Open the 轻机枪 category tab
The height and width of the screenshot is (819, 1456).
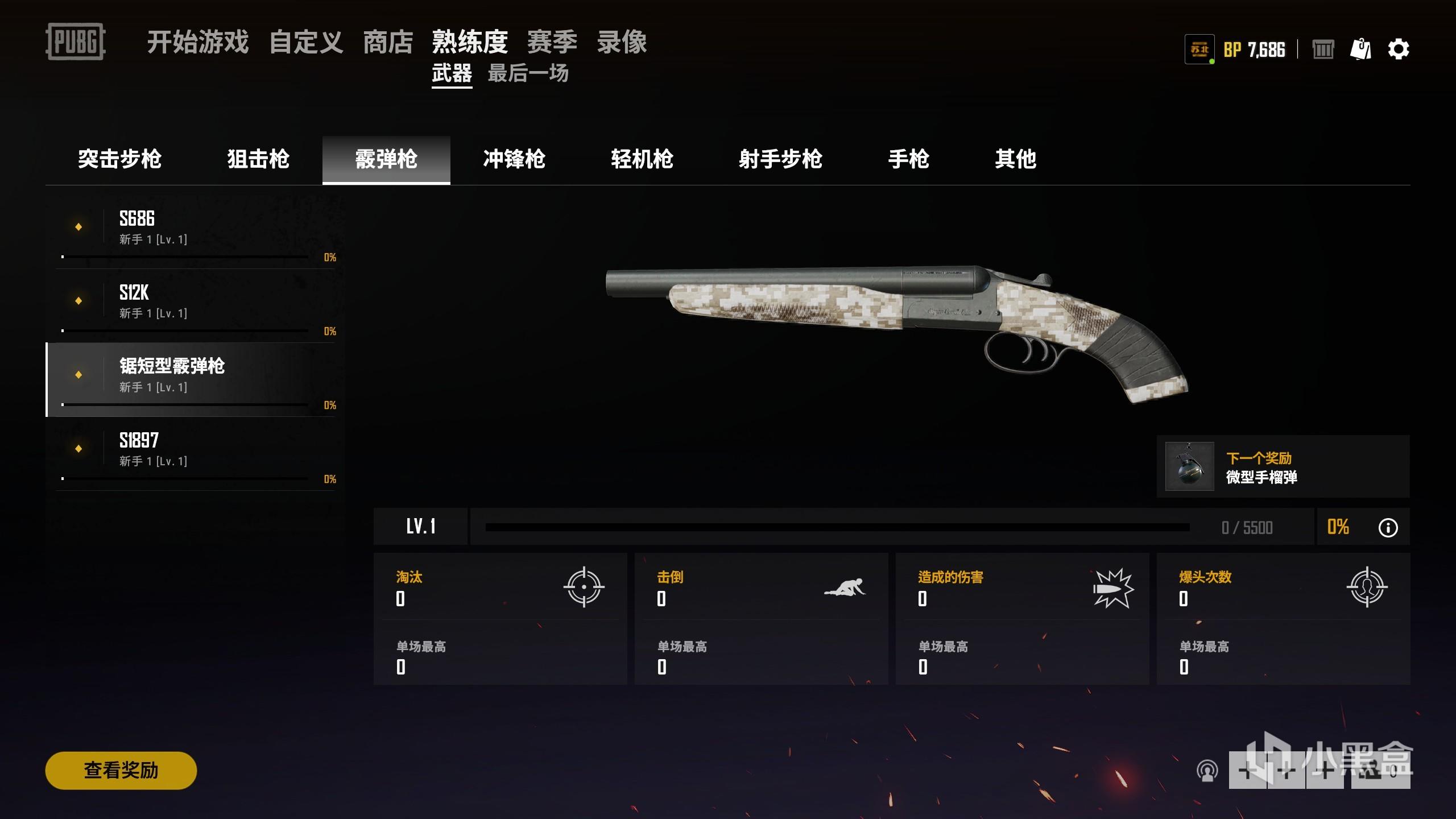click(x=642, y=159)
